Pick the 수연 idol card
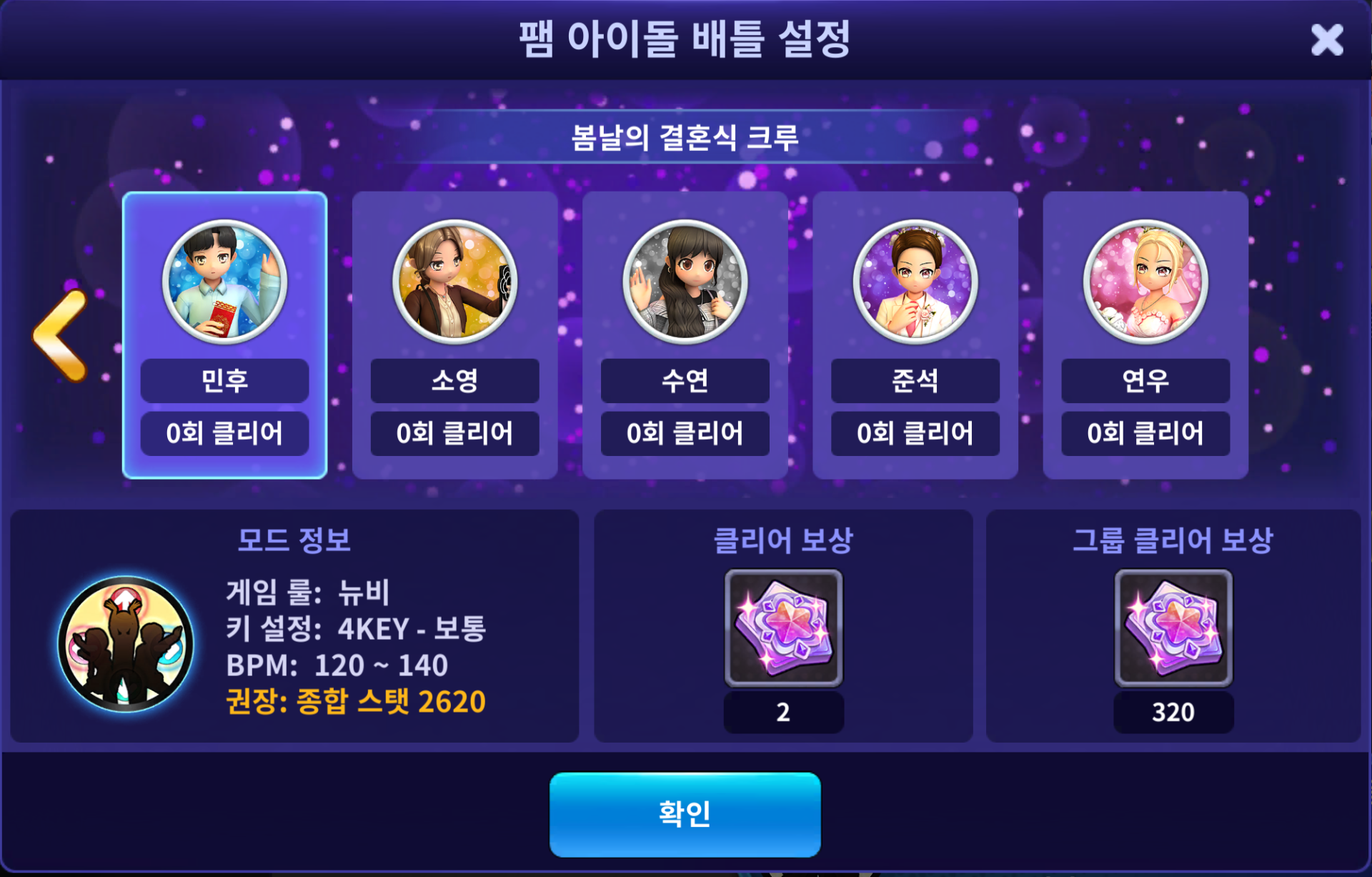1372x877 pixels. point(685,335)
